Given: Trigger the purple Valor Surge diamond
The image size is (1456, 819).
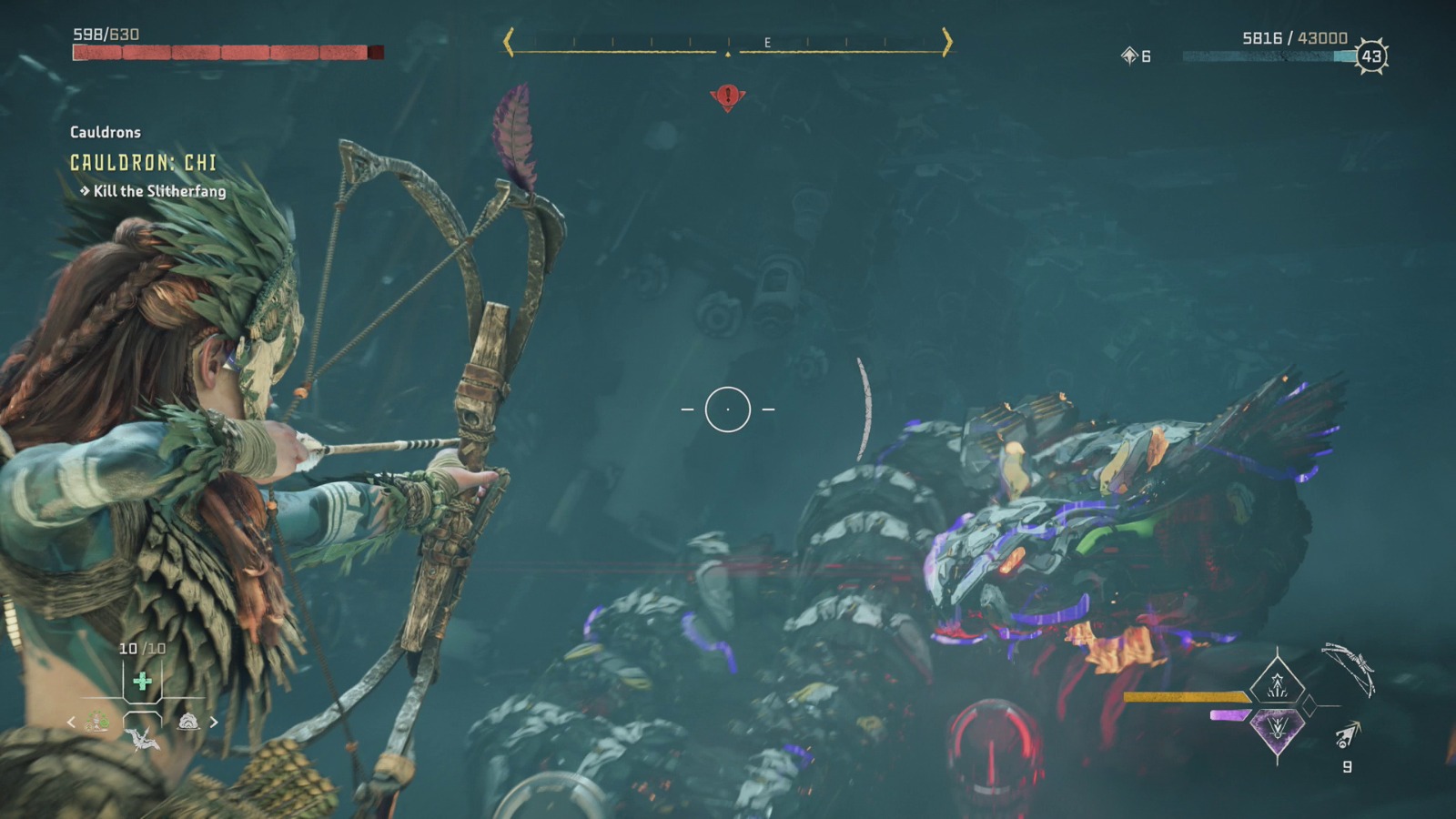Looking at the screenshot, I should [x=1277, y=728].
